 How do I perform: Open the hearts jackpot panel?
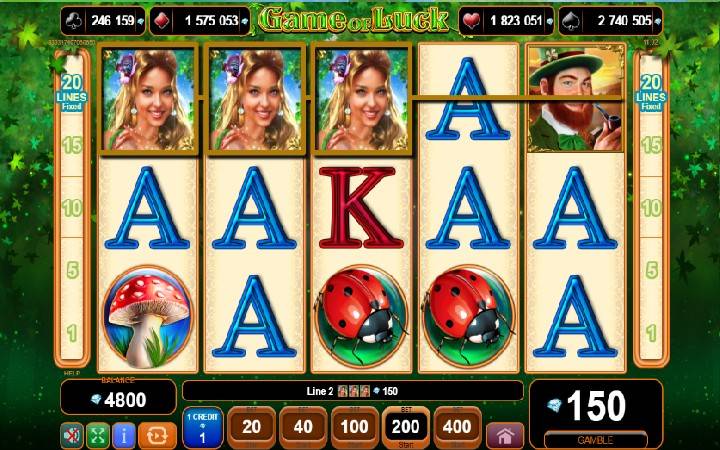tap(506, 20)
